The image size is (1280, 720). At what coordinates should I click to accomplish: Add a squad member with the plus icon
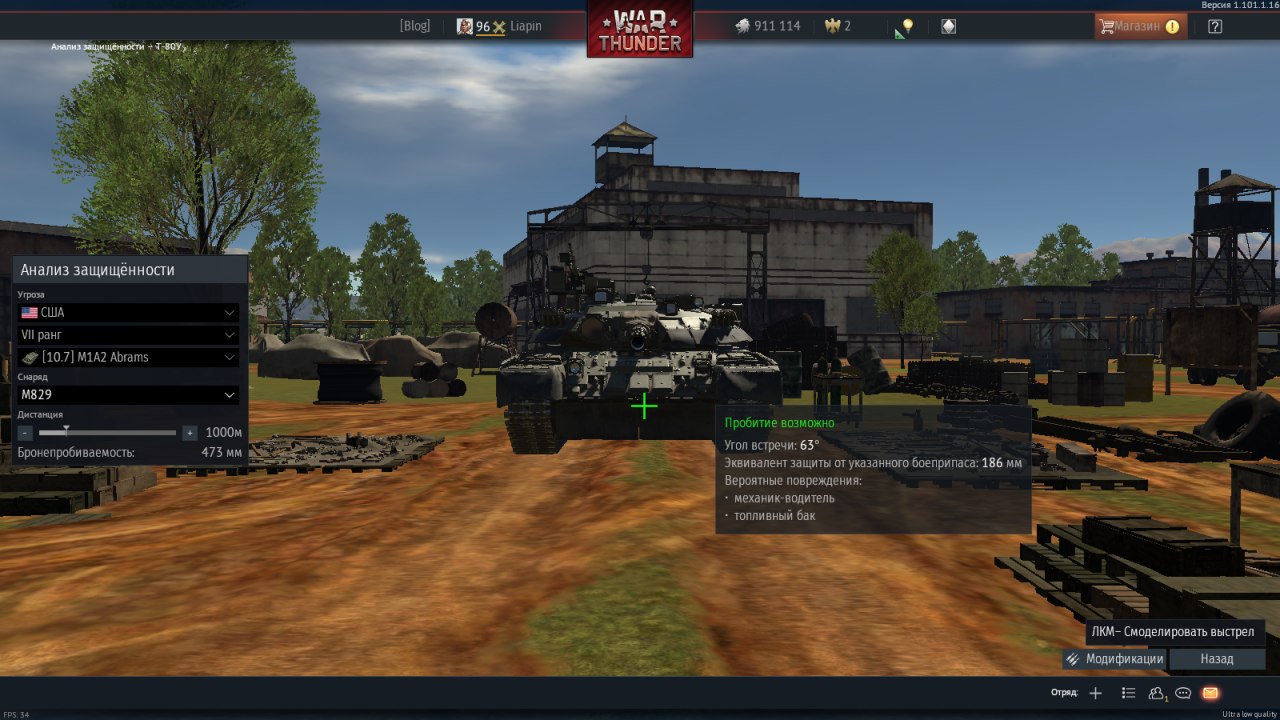(1095, 693)
